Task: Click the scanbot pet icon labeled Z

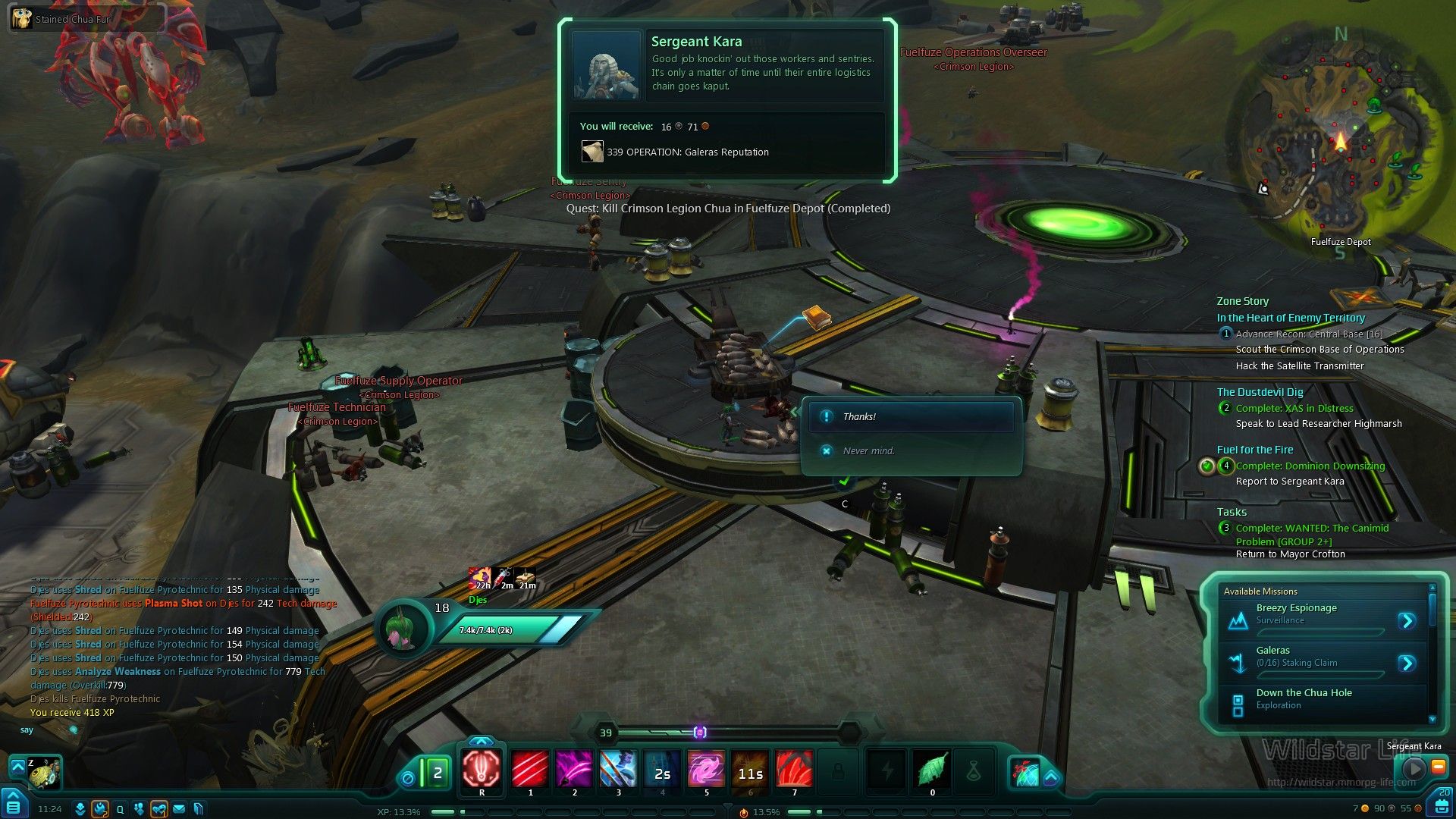Action: [44, 773]
